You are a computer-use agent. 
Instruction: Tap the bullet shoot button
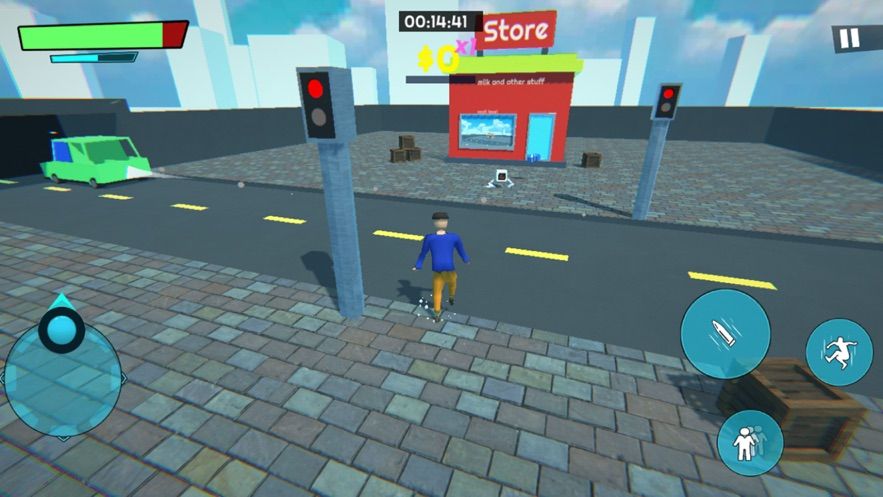pos(725,334)
